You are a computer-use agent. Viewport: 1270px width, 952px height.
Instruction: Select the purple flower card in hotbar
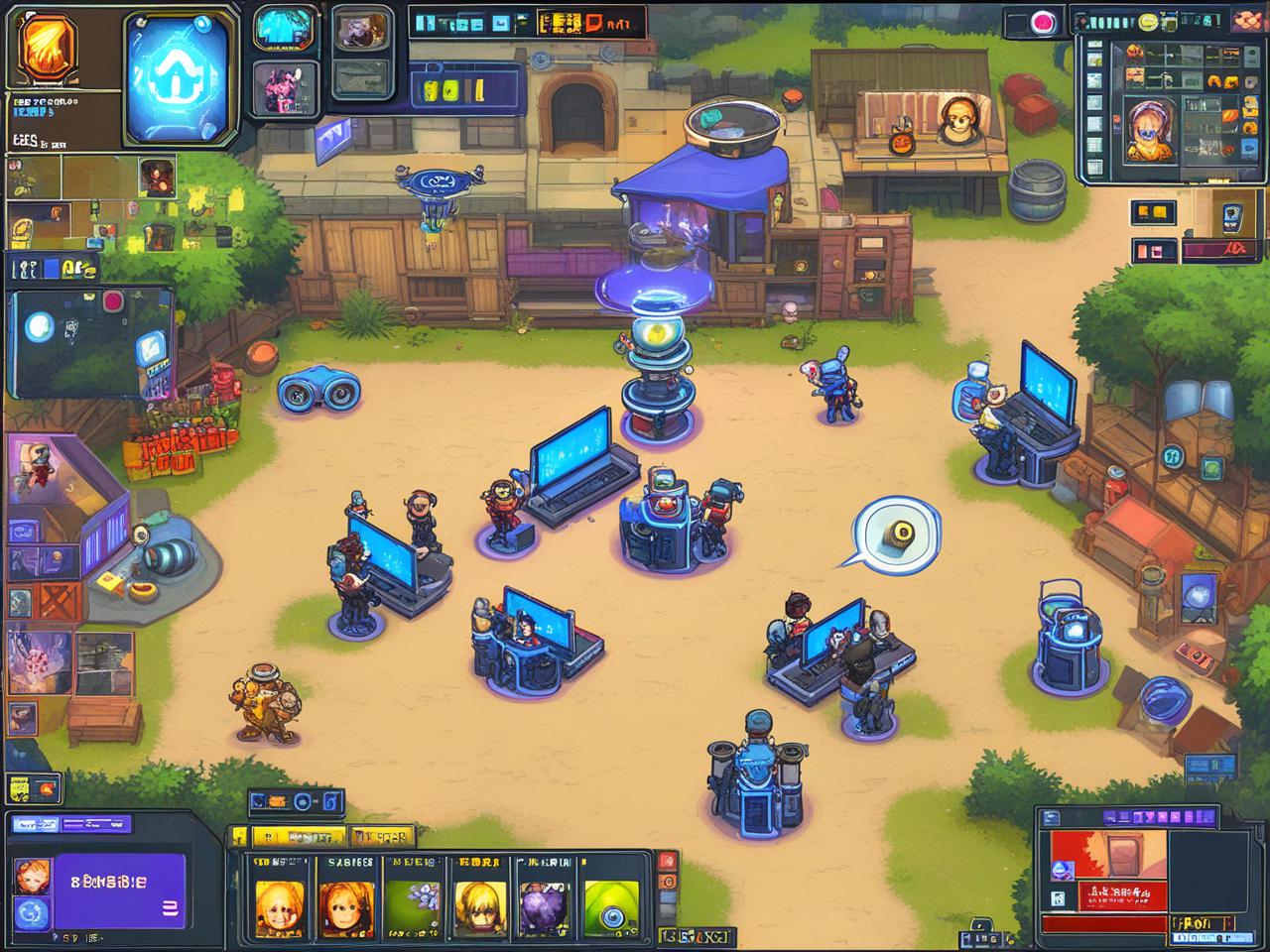412,900
